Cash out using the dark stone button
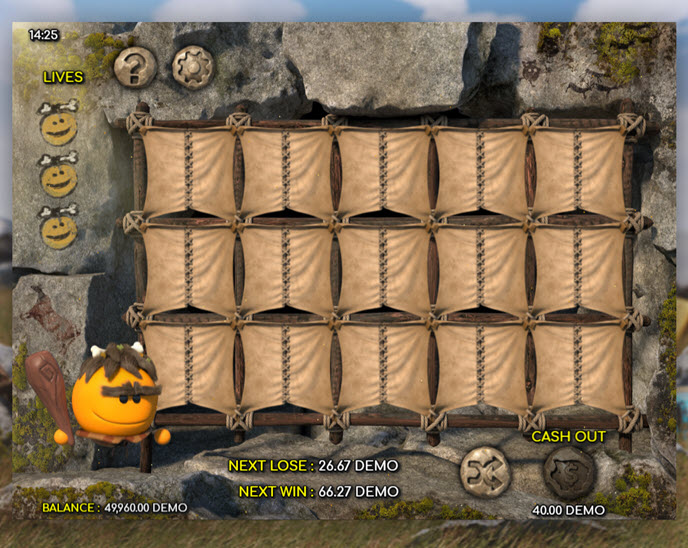Screen dimensions: 688x548 pyautogui.click(x=569, y=473)
